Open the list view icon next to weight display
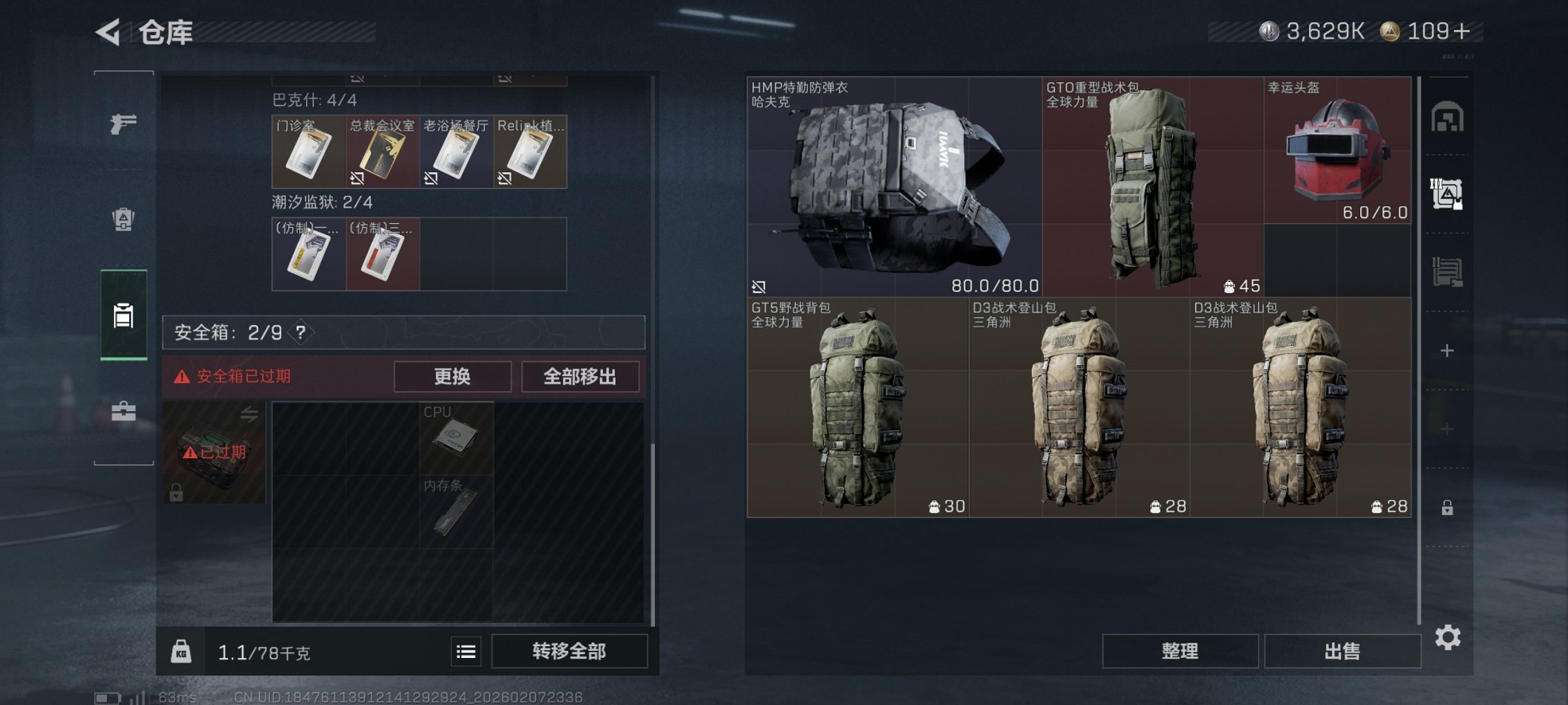The image size is (1568, 705). coord(467,652)
